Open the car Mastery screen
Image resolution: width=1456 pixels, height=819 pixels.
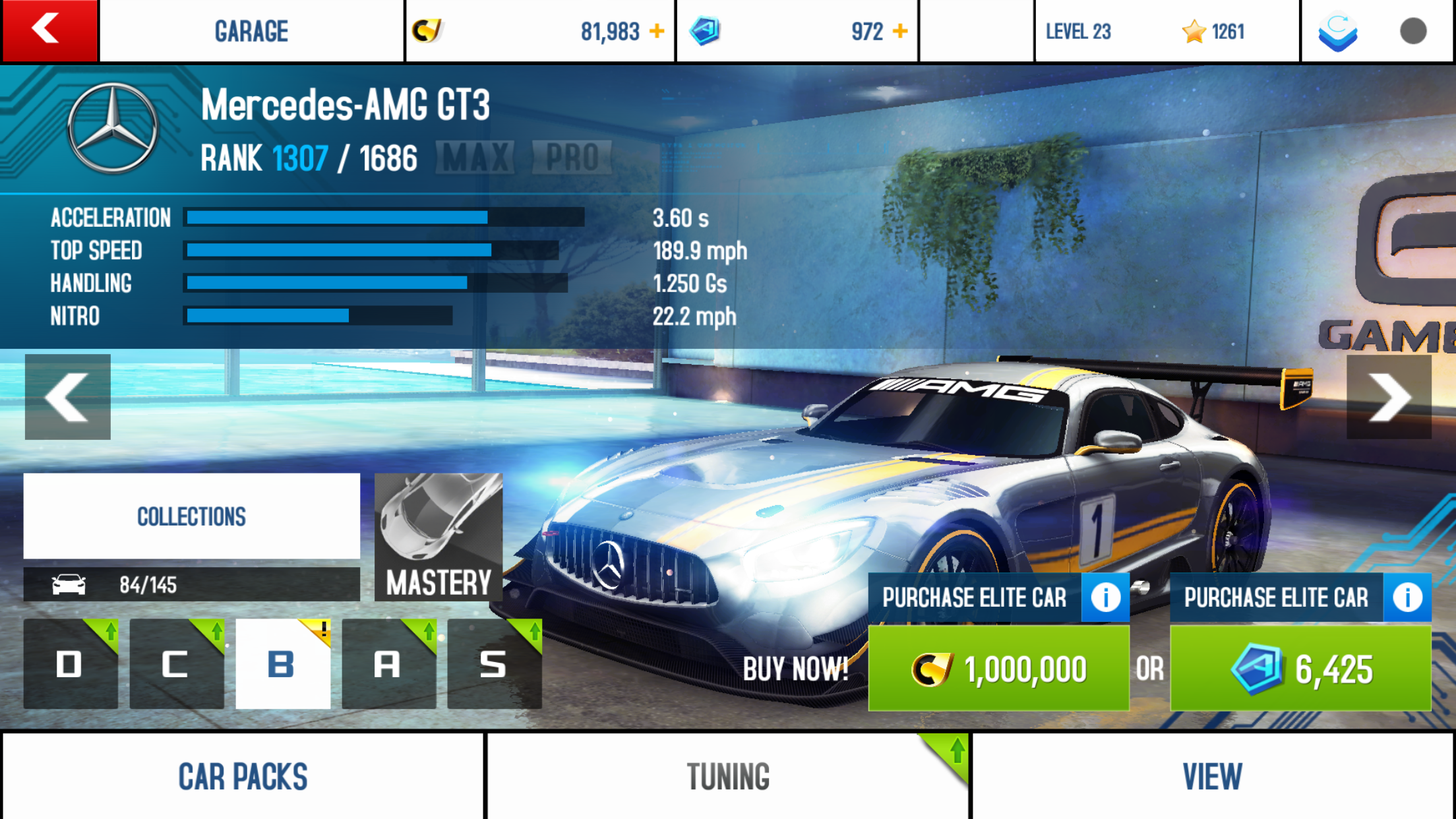(439, 537)
